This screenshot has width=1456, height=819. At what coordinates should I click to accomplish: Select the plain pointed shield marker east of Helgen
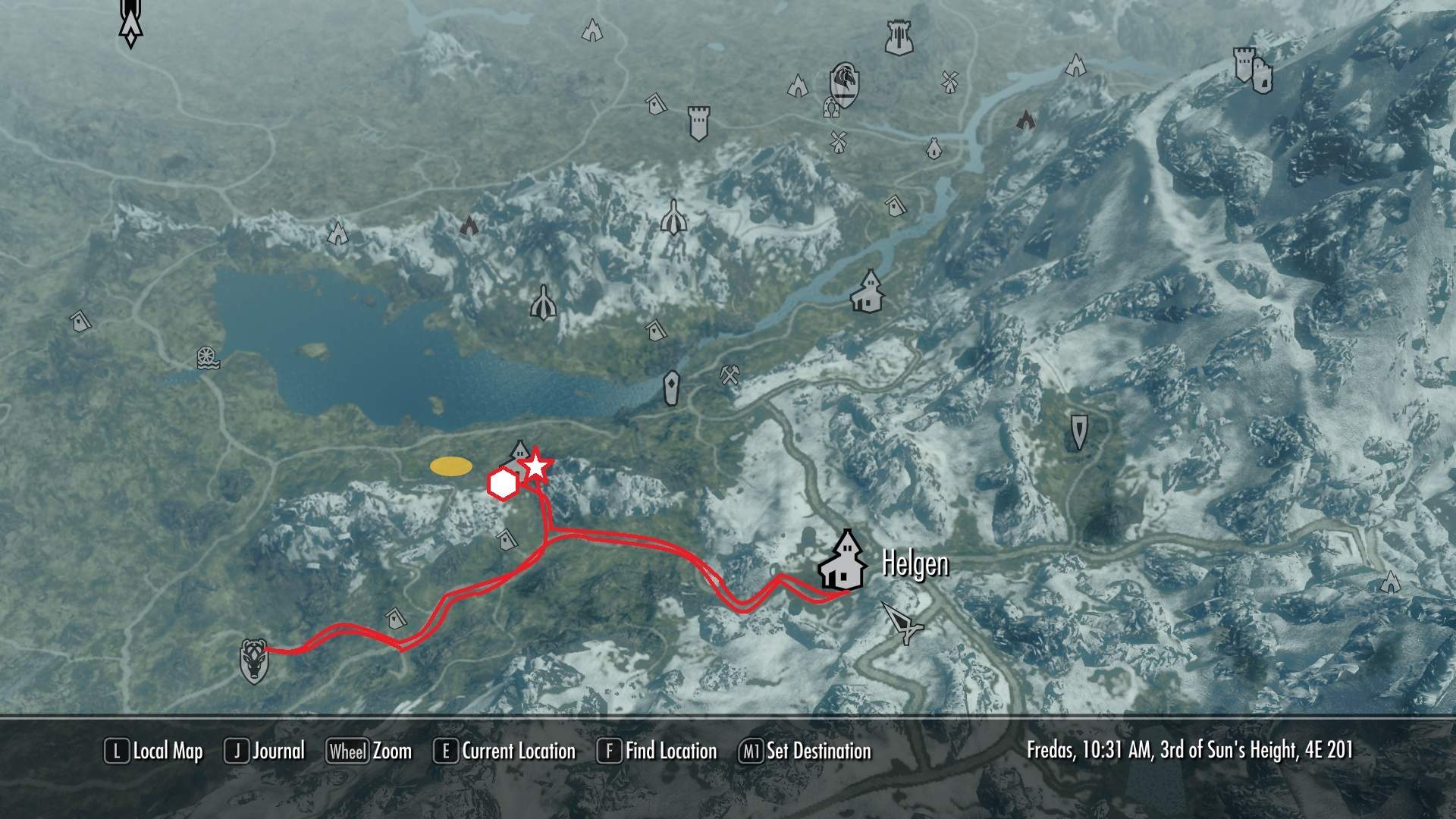click(1078, 431)
